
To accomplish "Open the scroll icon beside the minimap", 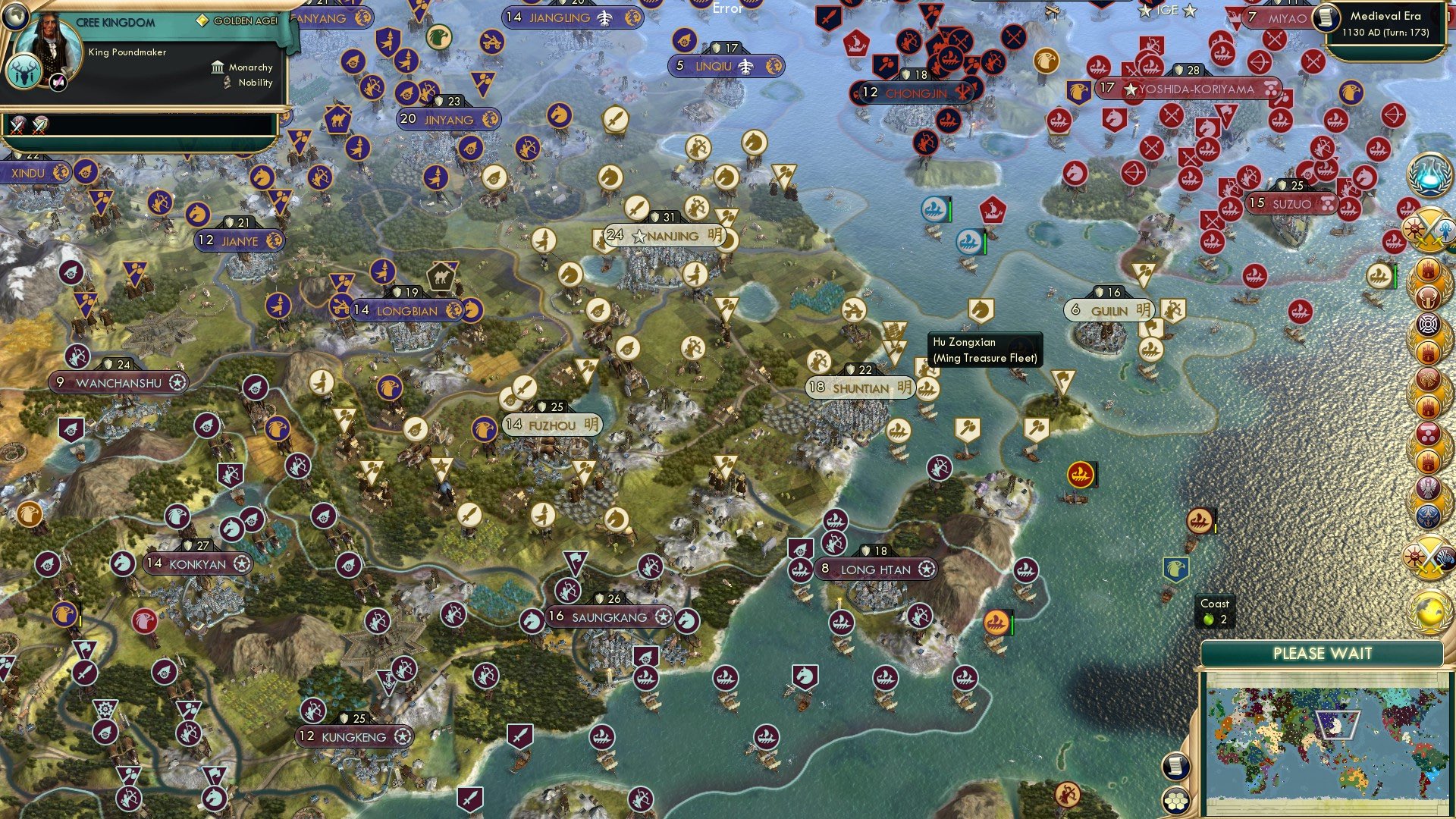I will [x=1175, y=766].
